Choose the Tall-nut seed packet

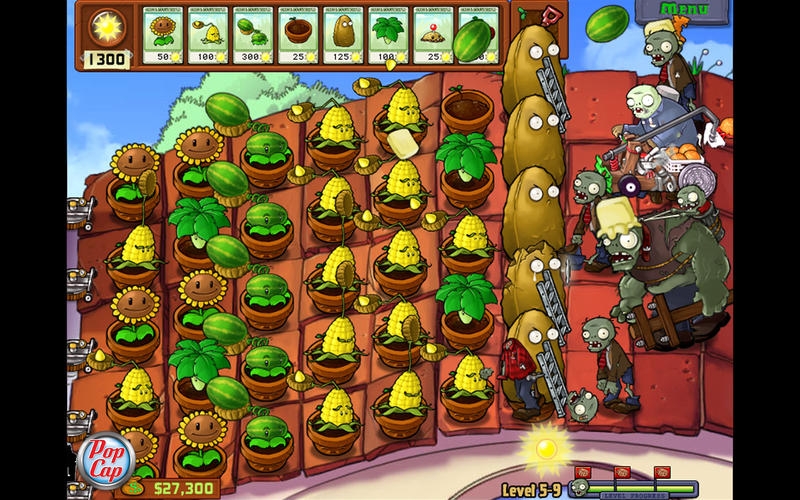pos(344,35)
